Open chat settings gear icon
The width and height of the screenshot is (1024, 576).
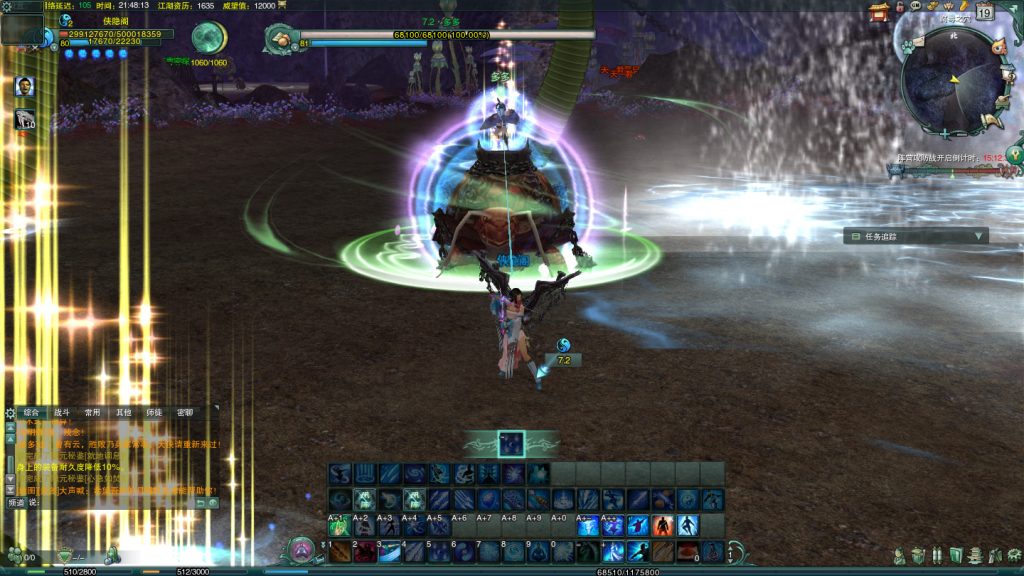[x=10, y=413]
